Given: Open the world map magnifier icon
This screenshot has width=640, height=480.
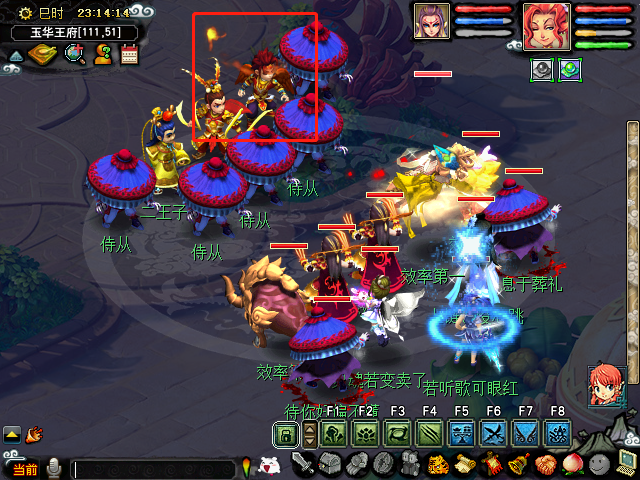Looking at the screenshot, I should coord(73,54).
